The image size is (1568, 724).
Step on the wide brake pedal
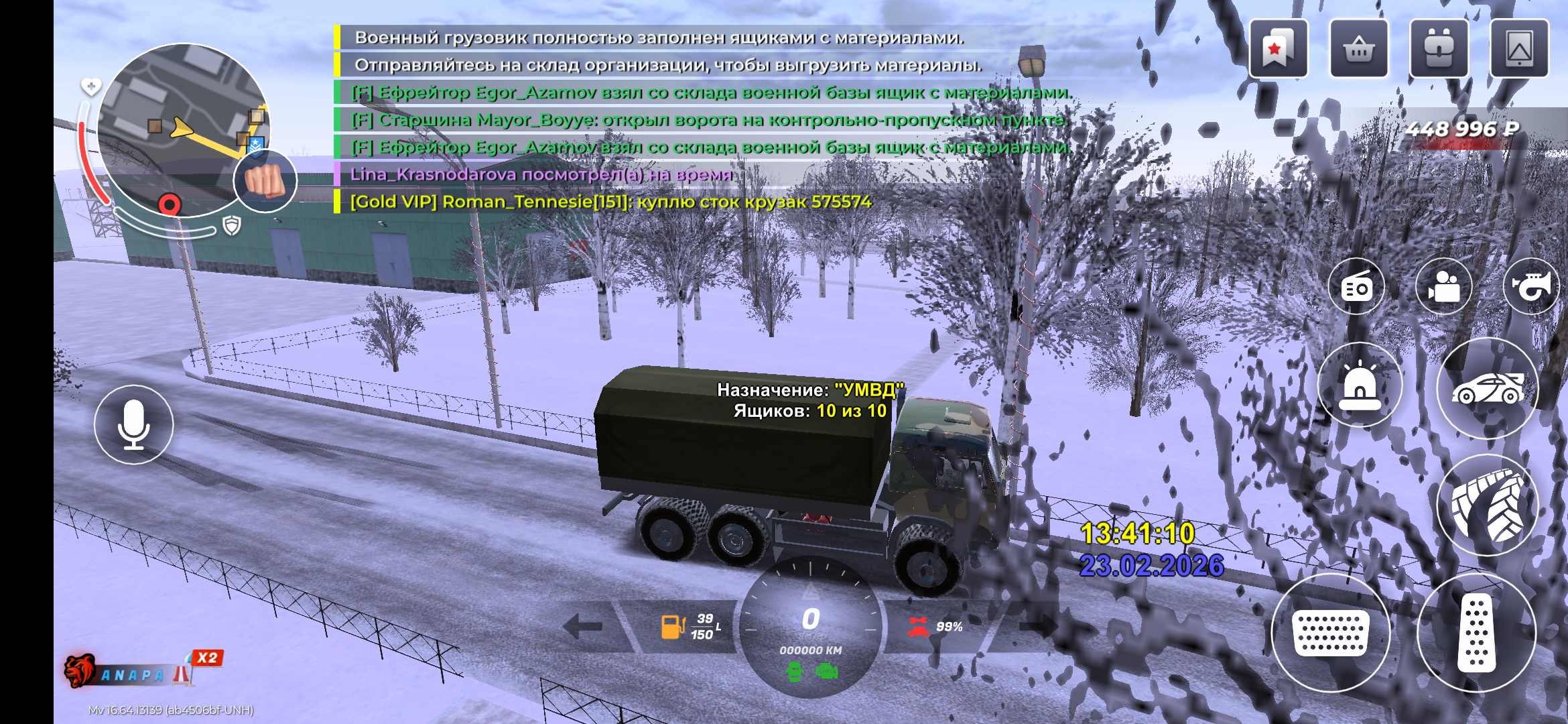(1330, 632)
